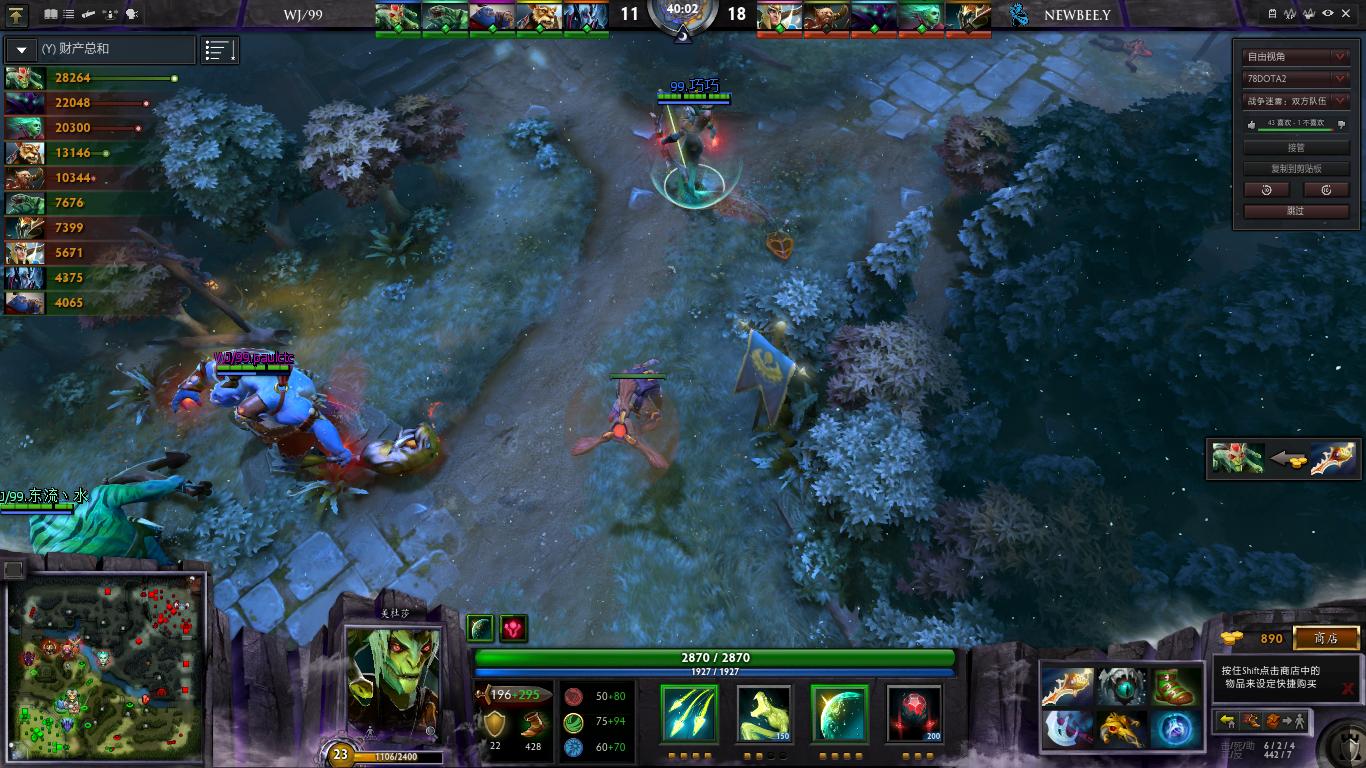Viewport: 1366px width, 768px height.
Task: Open the net worth stats selector 财产总和
Action: 100,48
